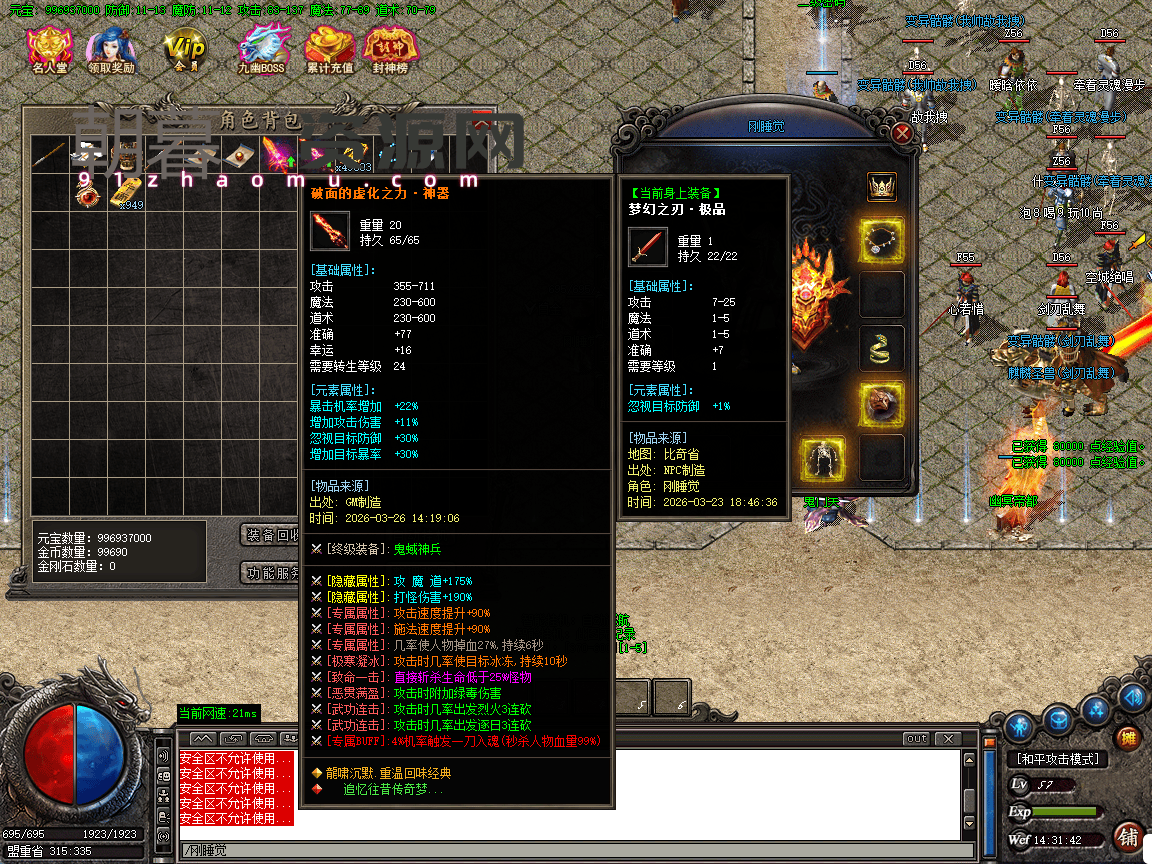Open the 累计充值 recharge icon
Image resolution: width=1152 pixels, height=864 pixels.
point(329,50)
